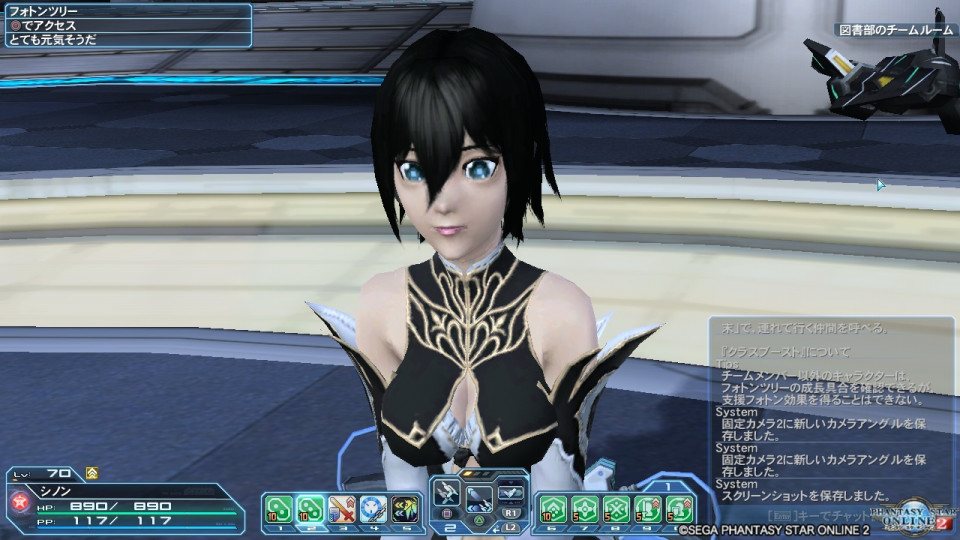
Task: Click the red star class icon
Action: pyautogui.click(x=16, y=501)
